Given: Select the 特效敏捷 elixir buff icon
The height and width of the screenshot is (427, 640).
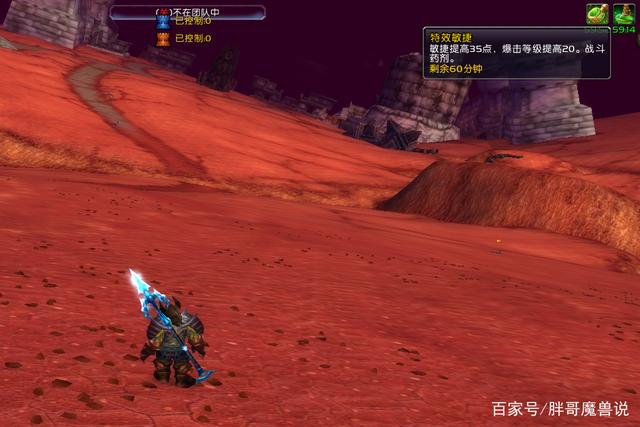Looking at the screenshot, I should pyautogui.click(x=597, y=13).
